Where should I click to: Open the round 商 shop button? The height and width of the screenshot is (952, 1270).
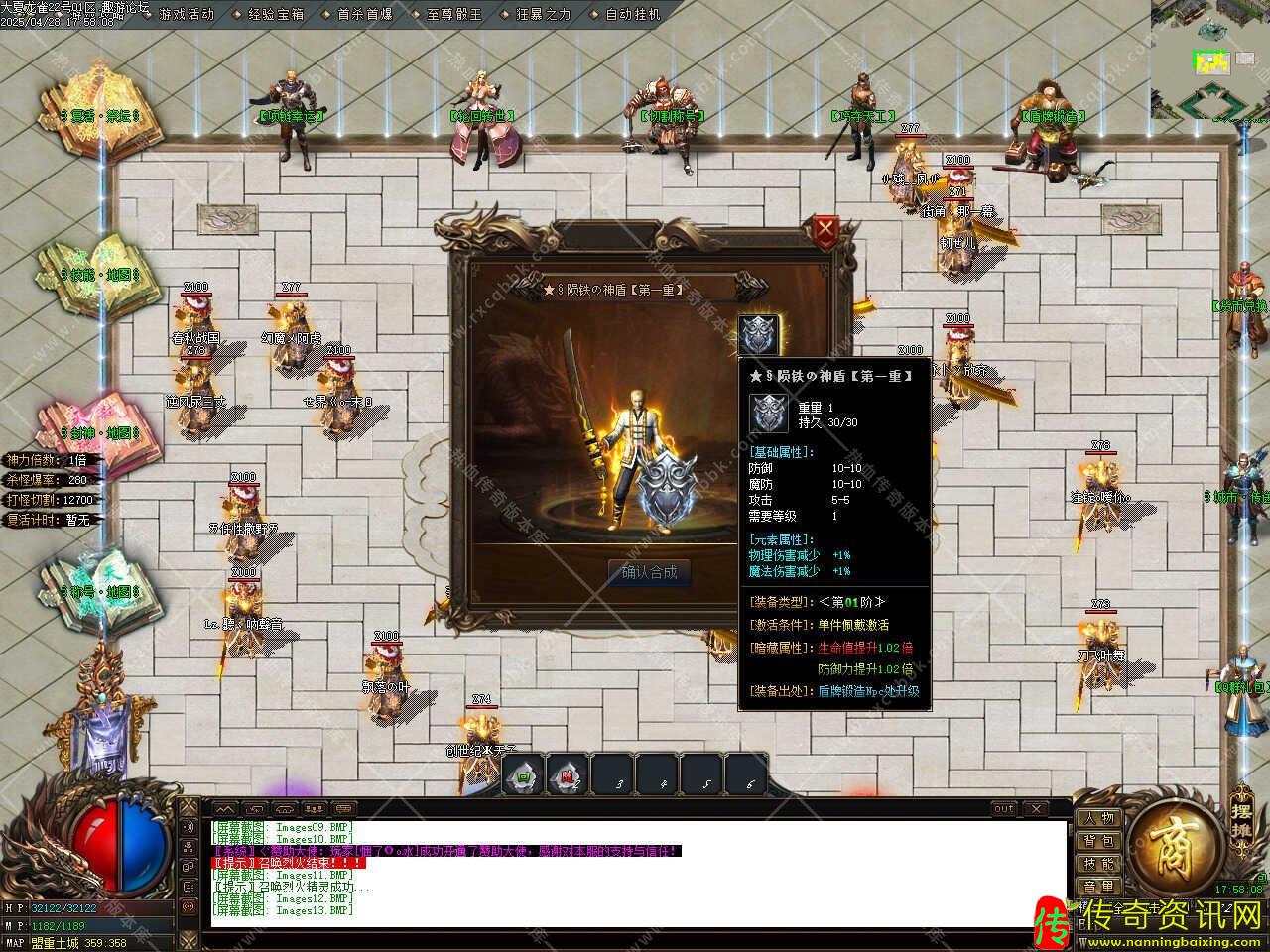click(x=1174, y=848)
